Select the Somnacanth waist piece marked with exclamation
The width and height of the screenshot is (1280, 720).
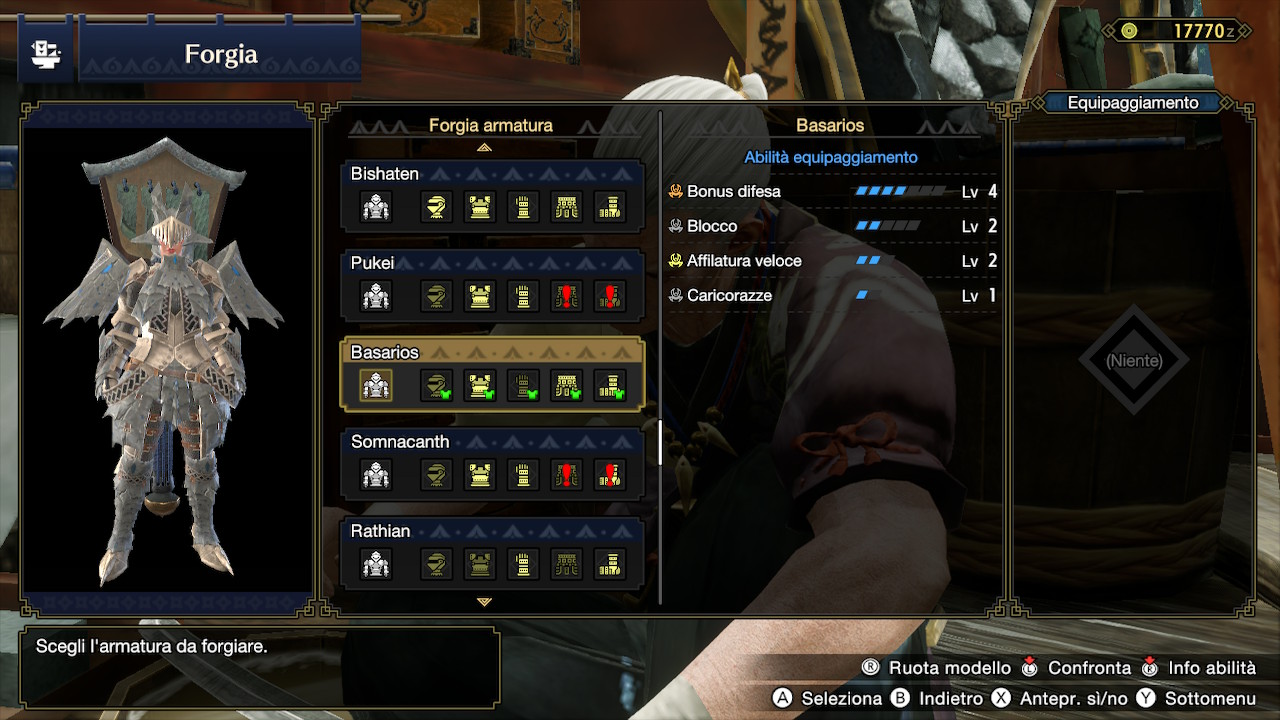click(567, 475)
